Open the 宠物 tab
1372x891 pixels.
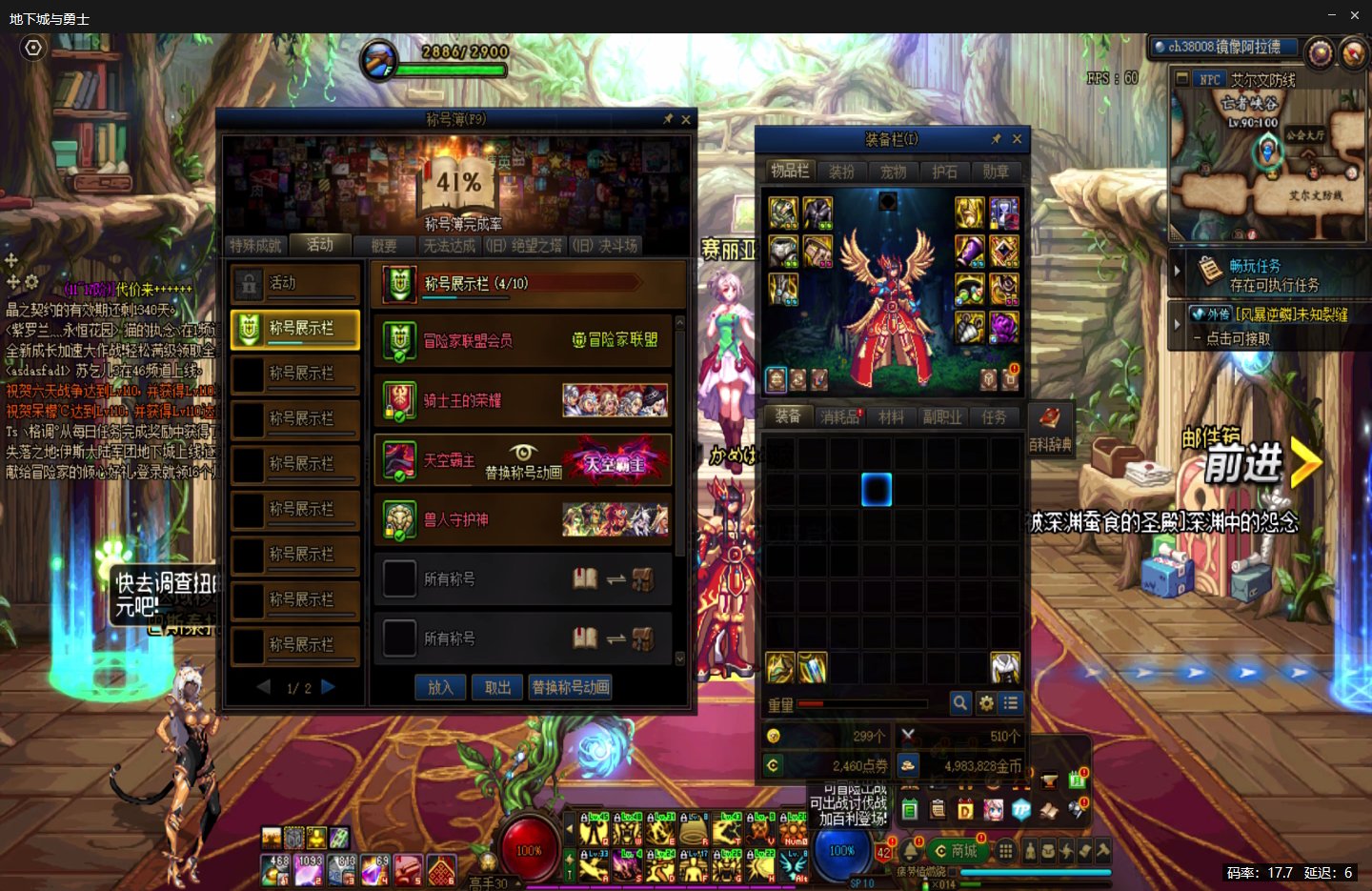coord(893,172)
